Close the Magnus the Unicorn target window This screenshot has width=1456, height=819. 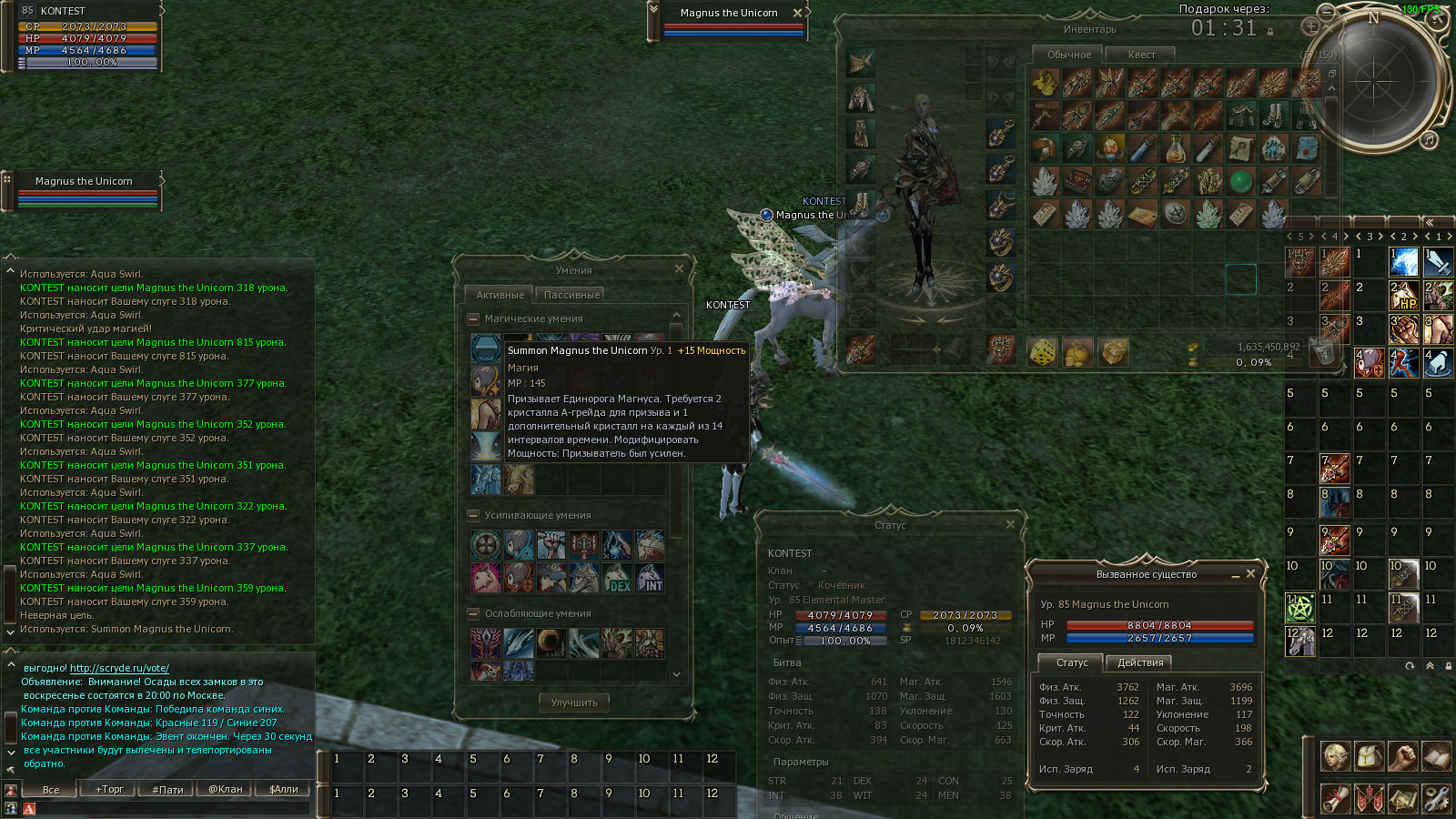[797, 13]
